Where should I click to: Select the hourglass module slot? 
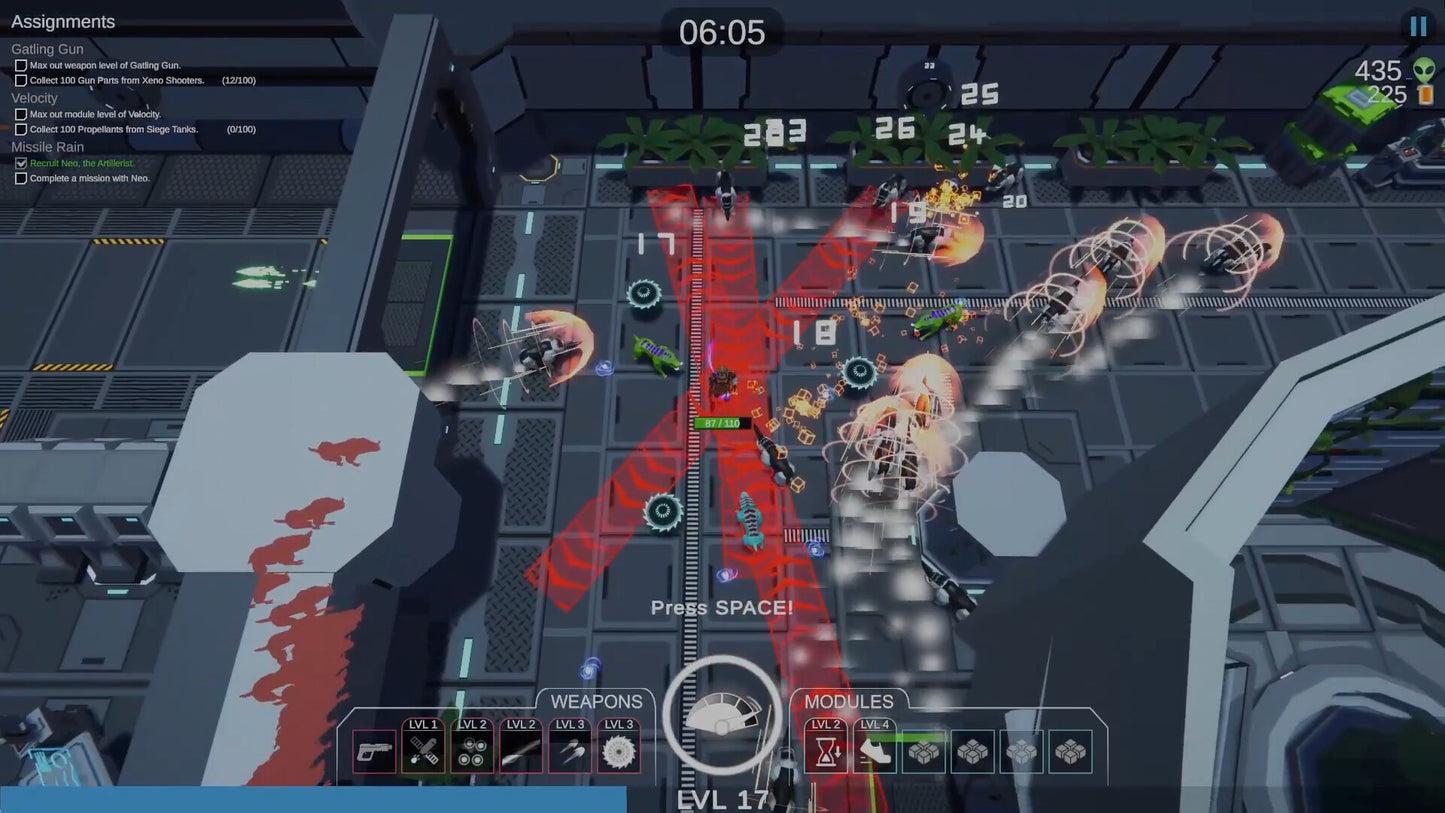click(826, 751)
